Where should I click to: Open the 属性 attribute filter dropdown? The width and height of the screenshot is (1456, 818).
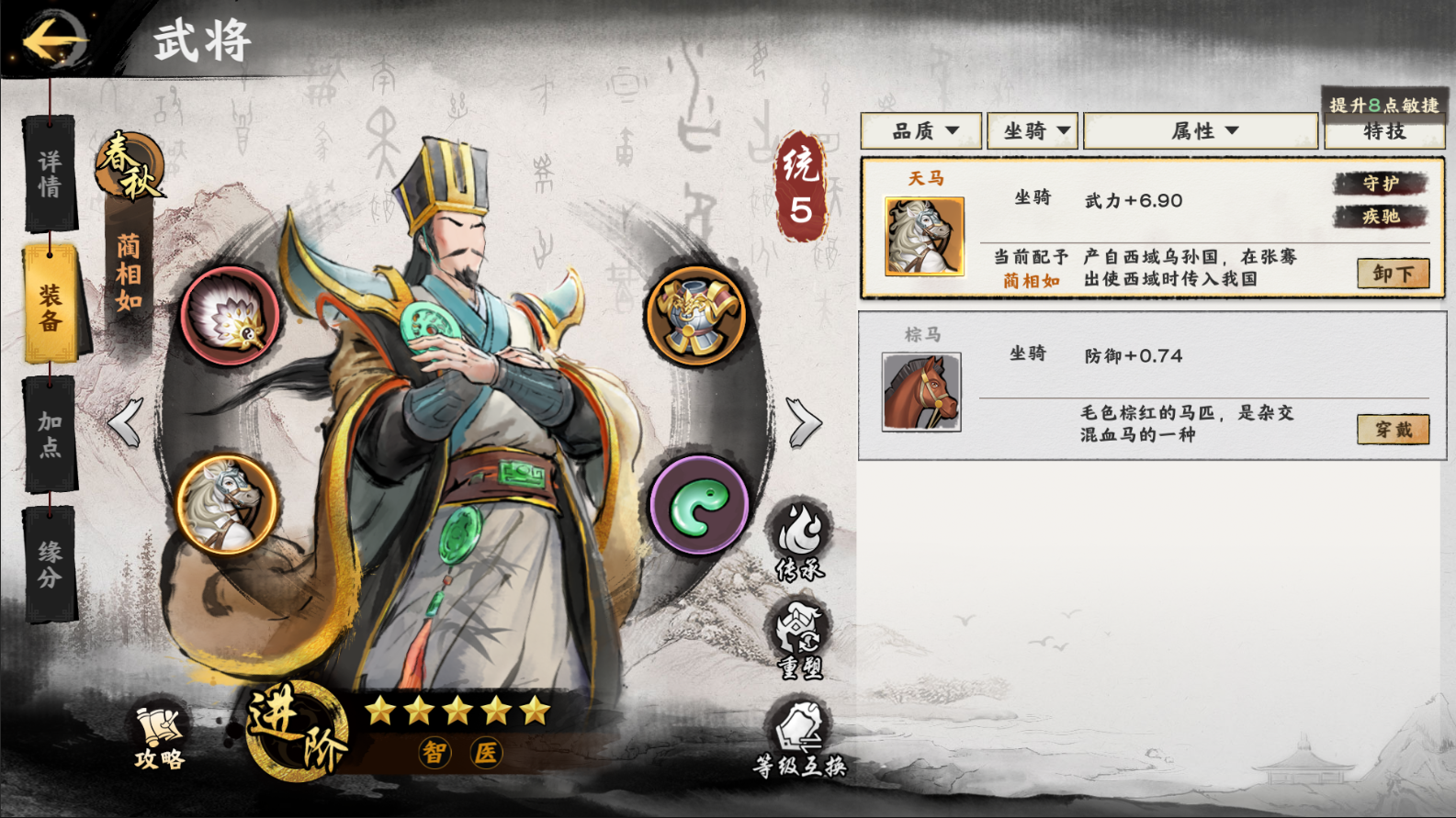[x=1202, y=131]
